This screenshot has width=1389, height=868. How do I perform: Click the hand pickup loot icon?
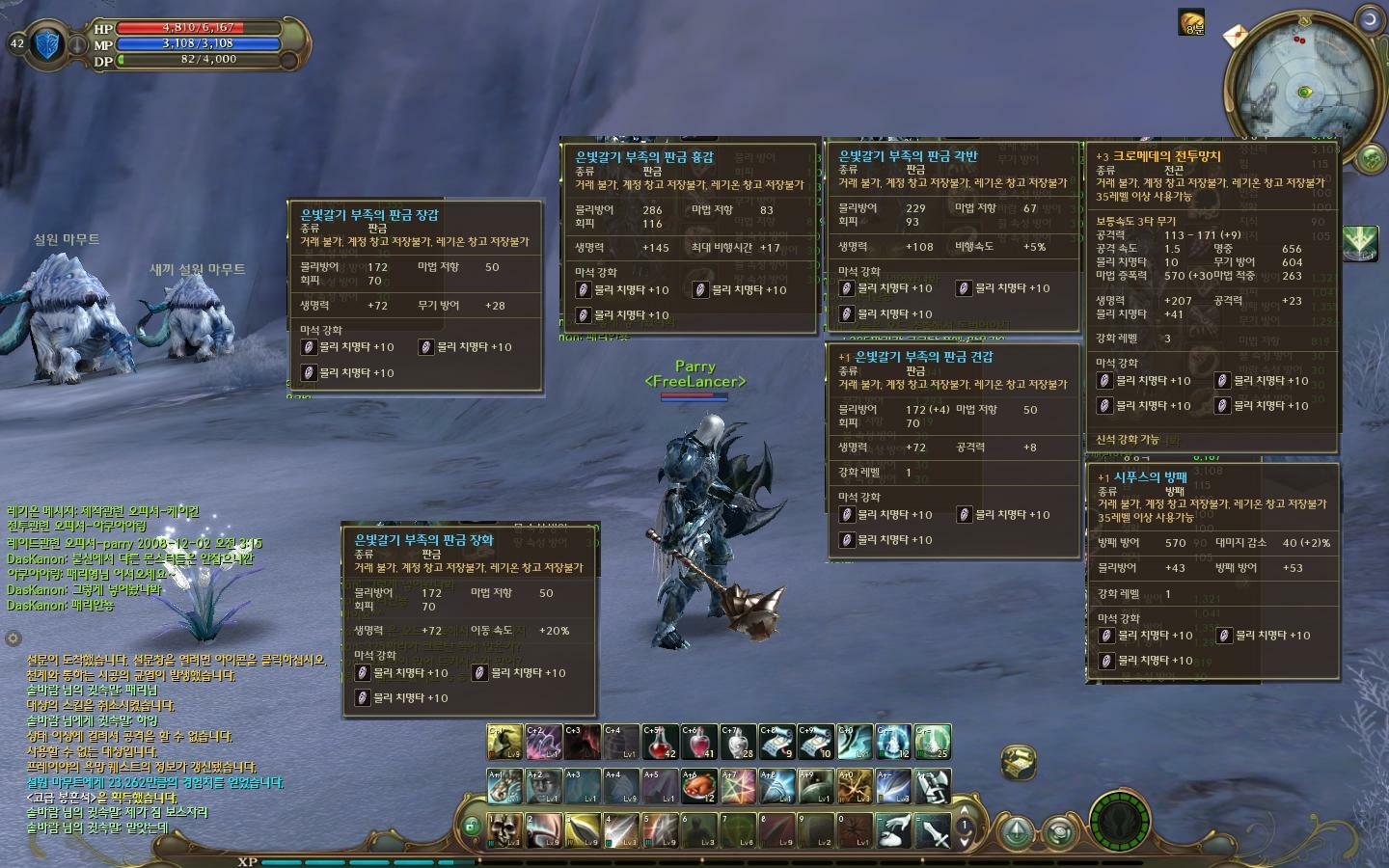(894, 829)
